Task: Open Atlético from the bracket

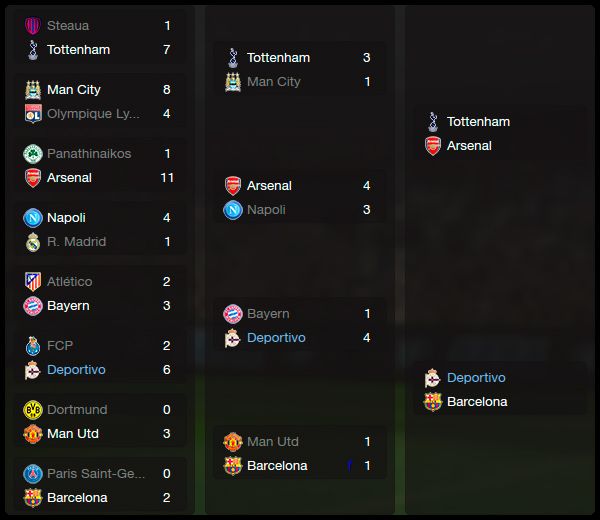Action: point(70,282)
